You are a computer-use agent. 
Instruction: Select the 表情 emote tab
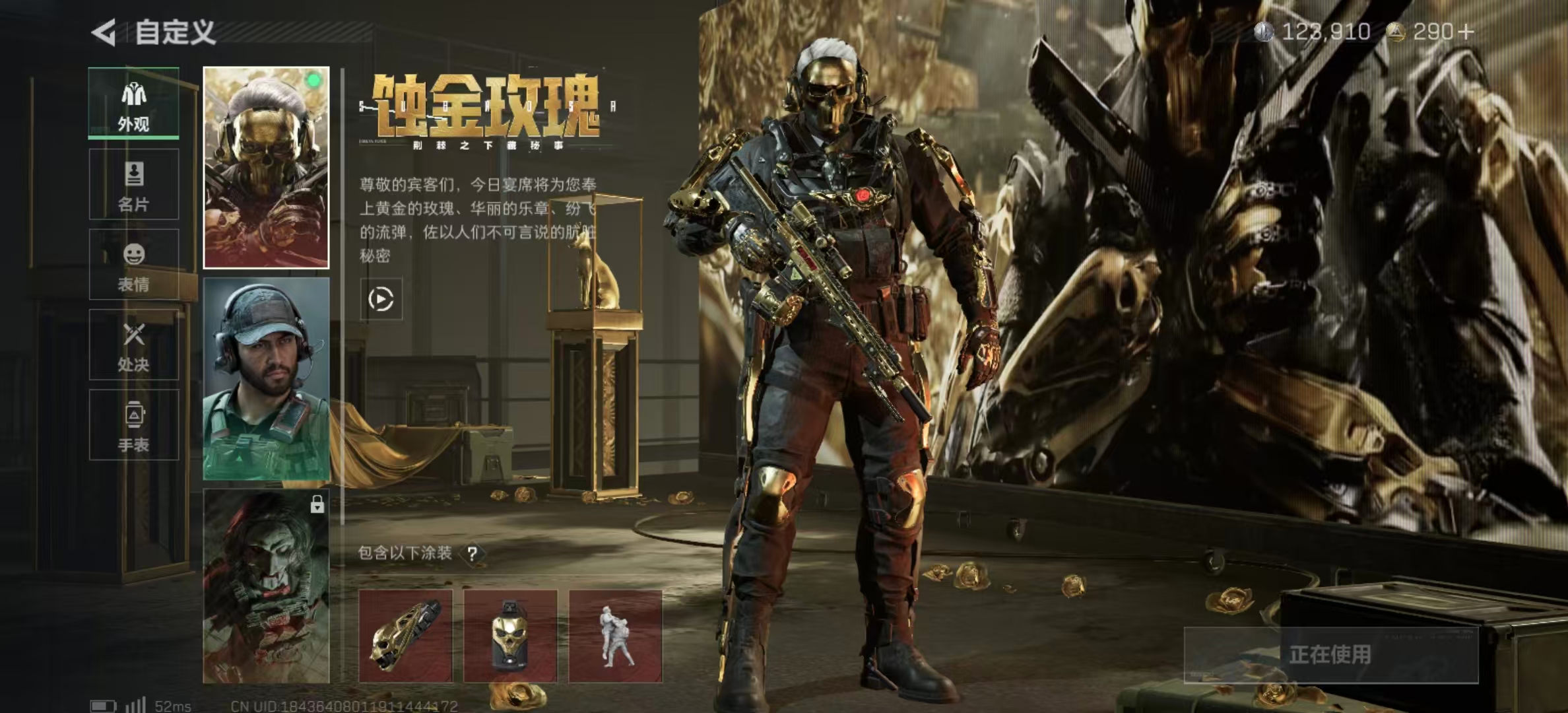134,265
